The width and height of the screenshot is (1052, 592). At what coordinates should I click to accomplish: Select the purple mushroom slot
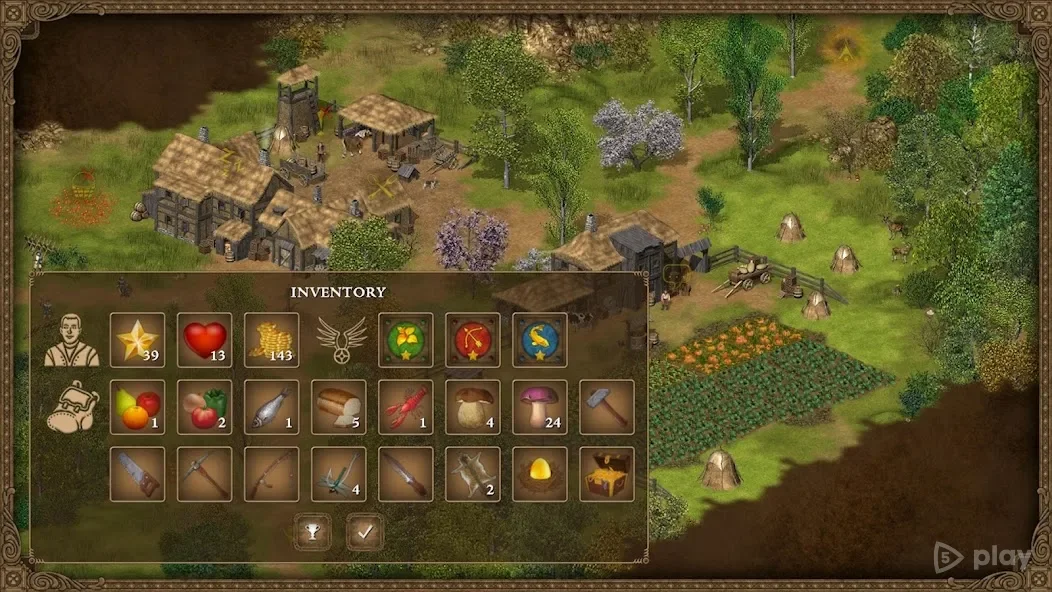(539, 406)
